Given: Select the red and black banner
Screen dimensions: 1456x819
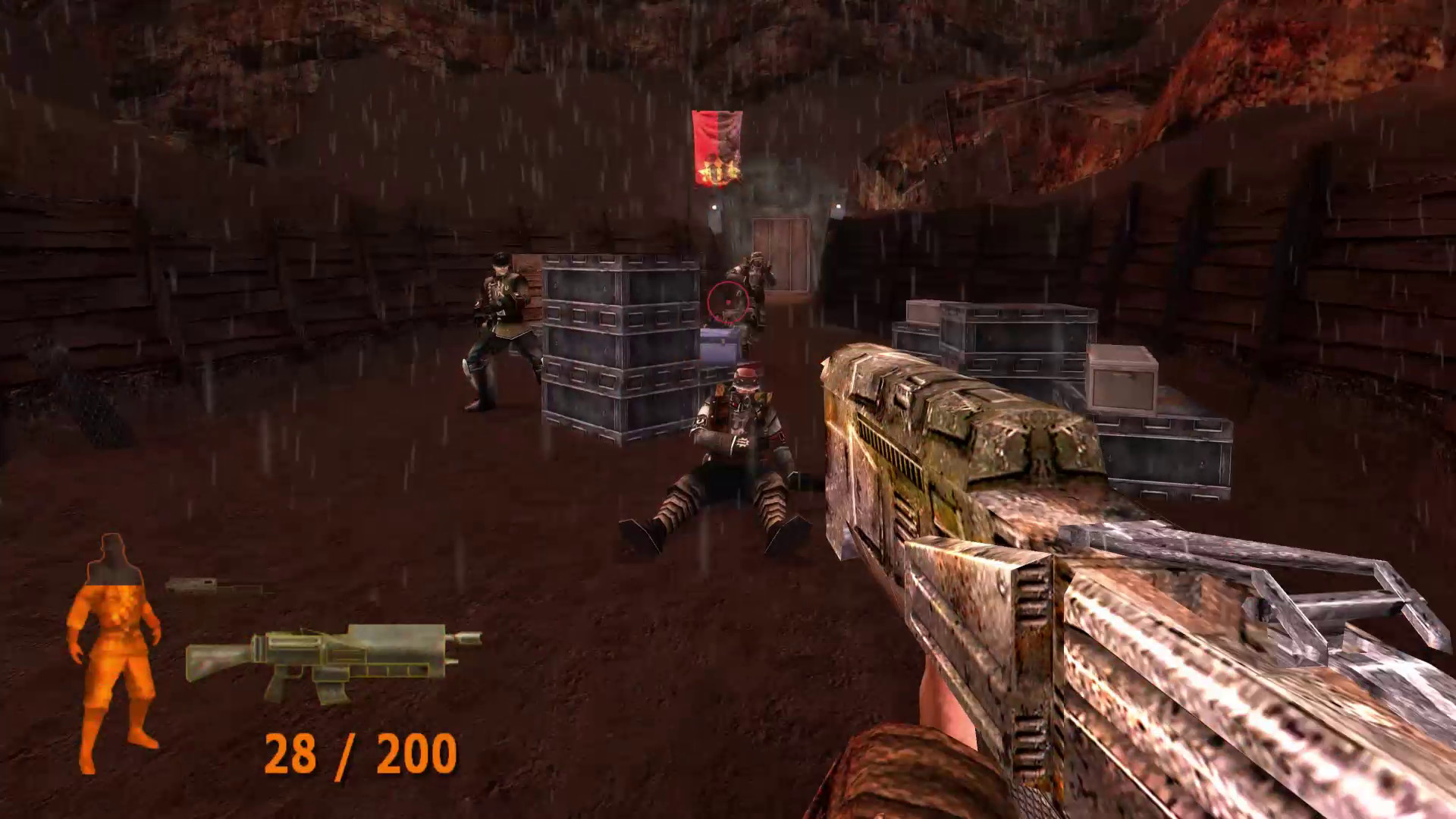Looking at the screenshot, I should (x=717, y=148).
